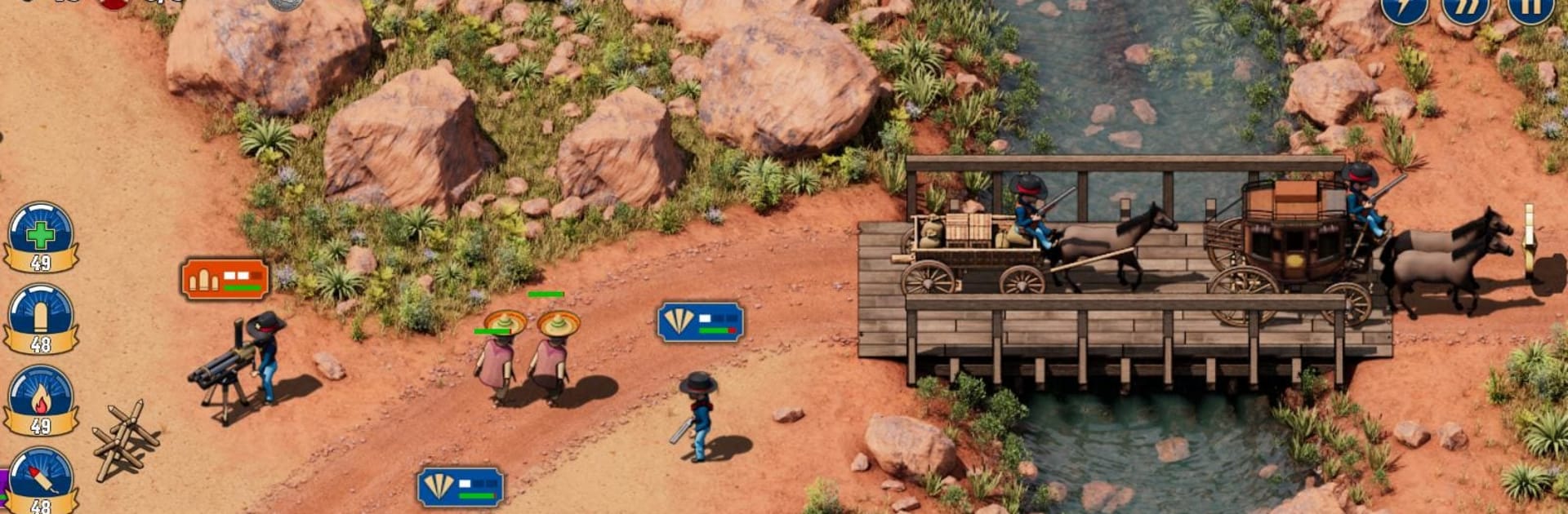Tap the lightning bolt button
1568x514 pixels.
click(x=1404, y=8)
